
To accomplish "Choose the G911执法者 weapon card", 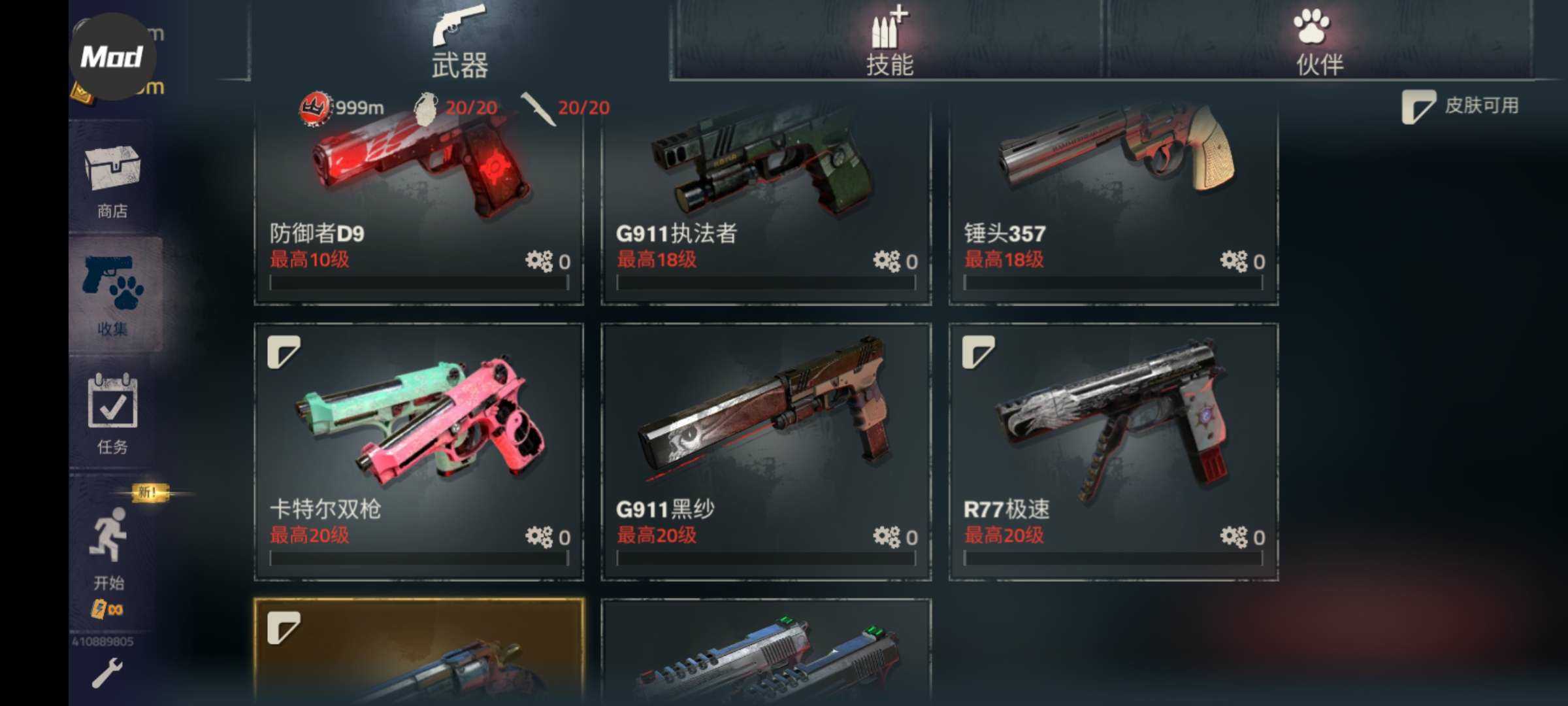I will [x=766, y=203].
